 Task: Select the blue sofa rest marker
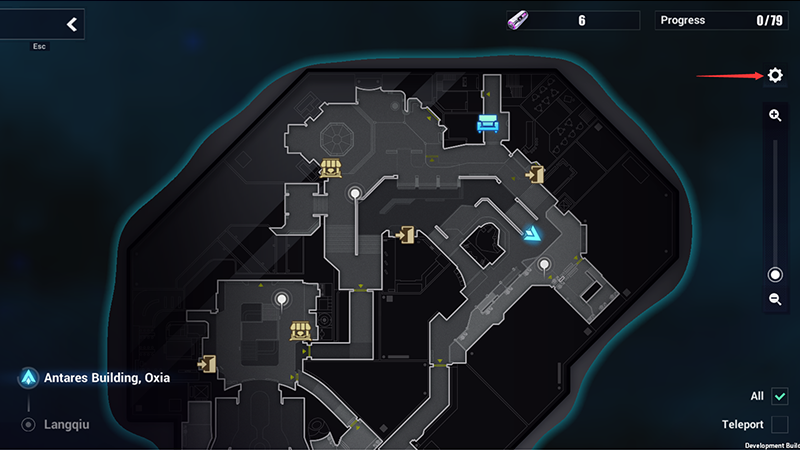488,123
